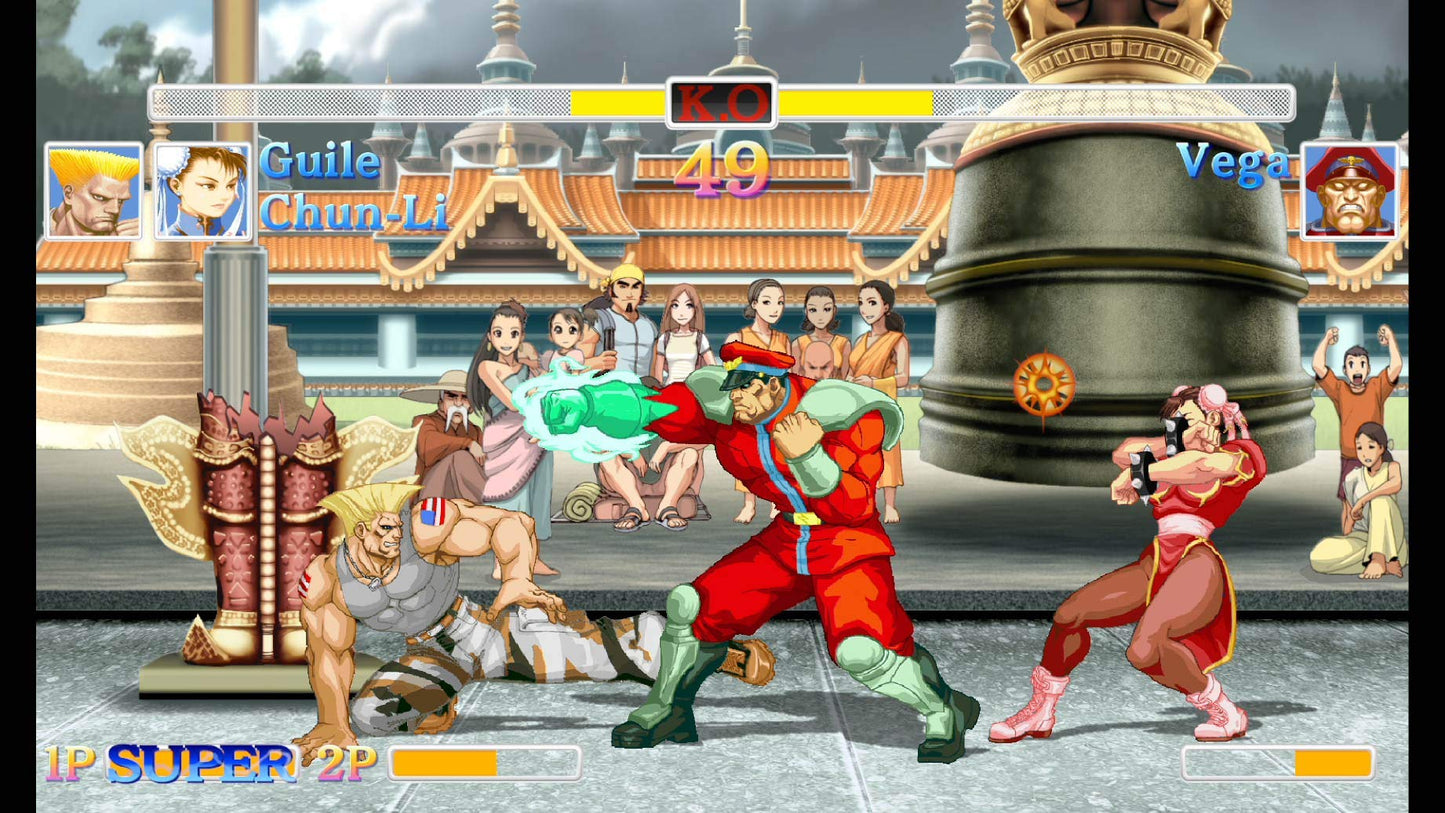
Task: Select Chun-Li's portrait icon next to Guile's
Action: point(200,190)
